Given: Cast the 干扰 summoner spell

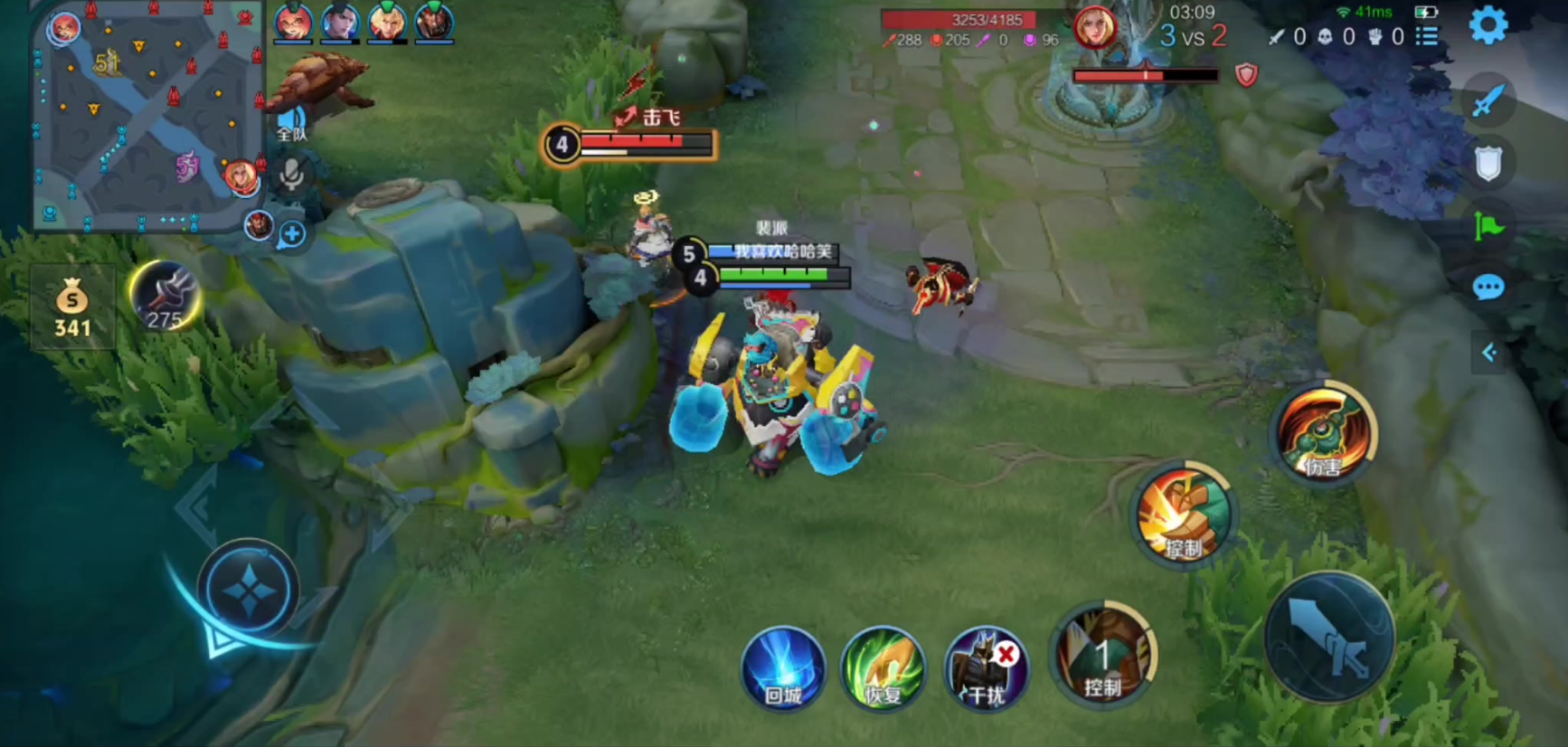Looking at the screenshot, I should [986, 670].
